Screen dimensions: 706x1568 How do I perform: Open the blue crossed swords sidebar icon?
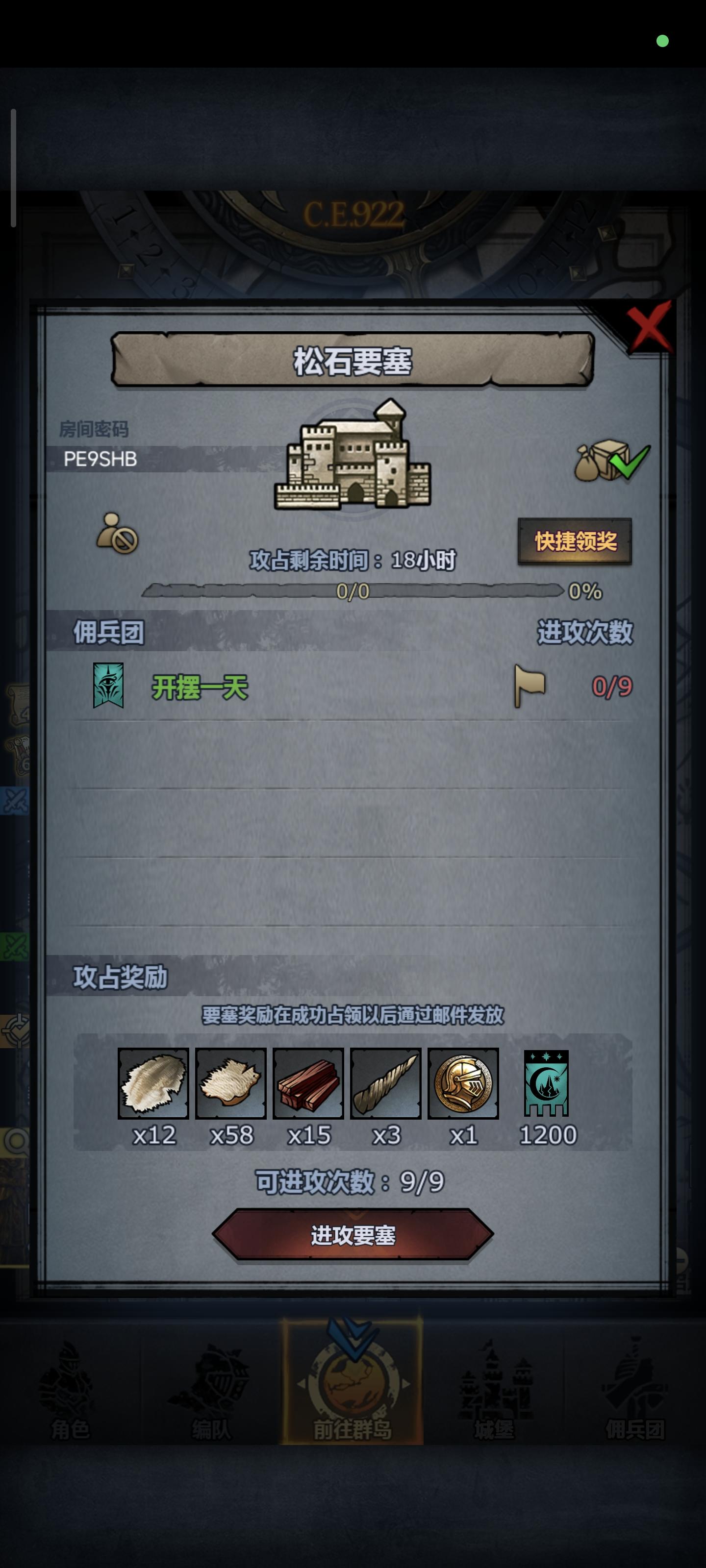tap(15, 797)
